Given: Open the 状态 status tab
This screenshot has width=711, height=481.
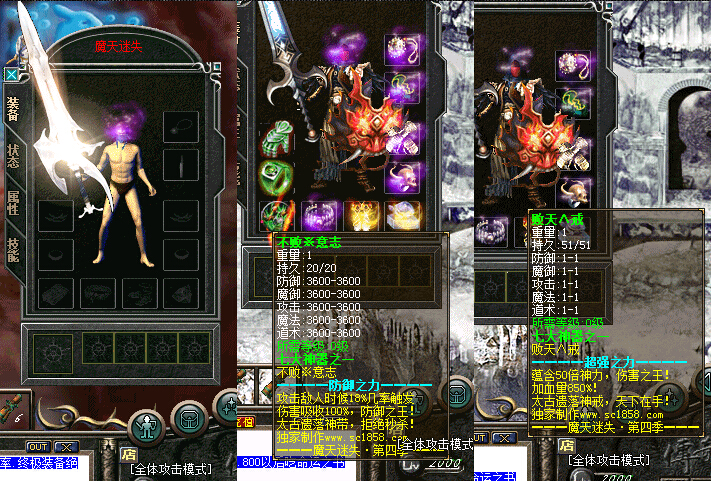Looking at the screenshot, I should tap(13, 157).
